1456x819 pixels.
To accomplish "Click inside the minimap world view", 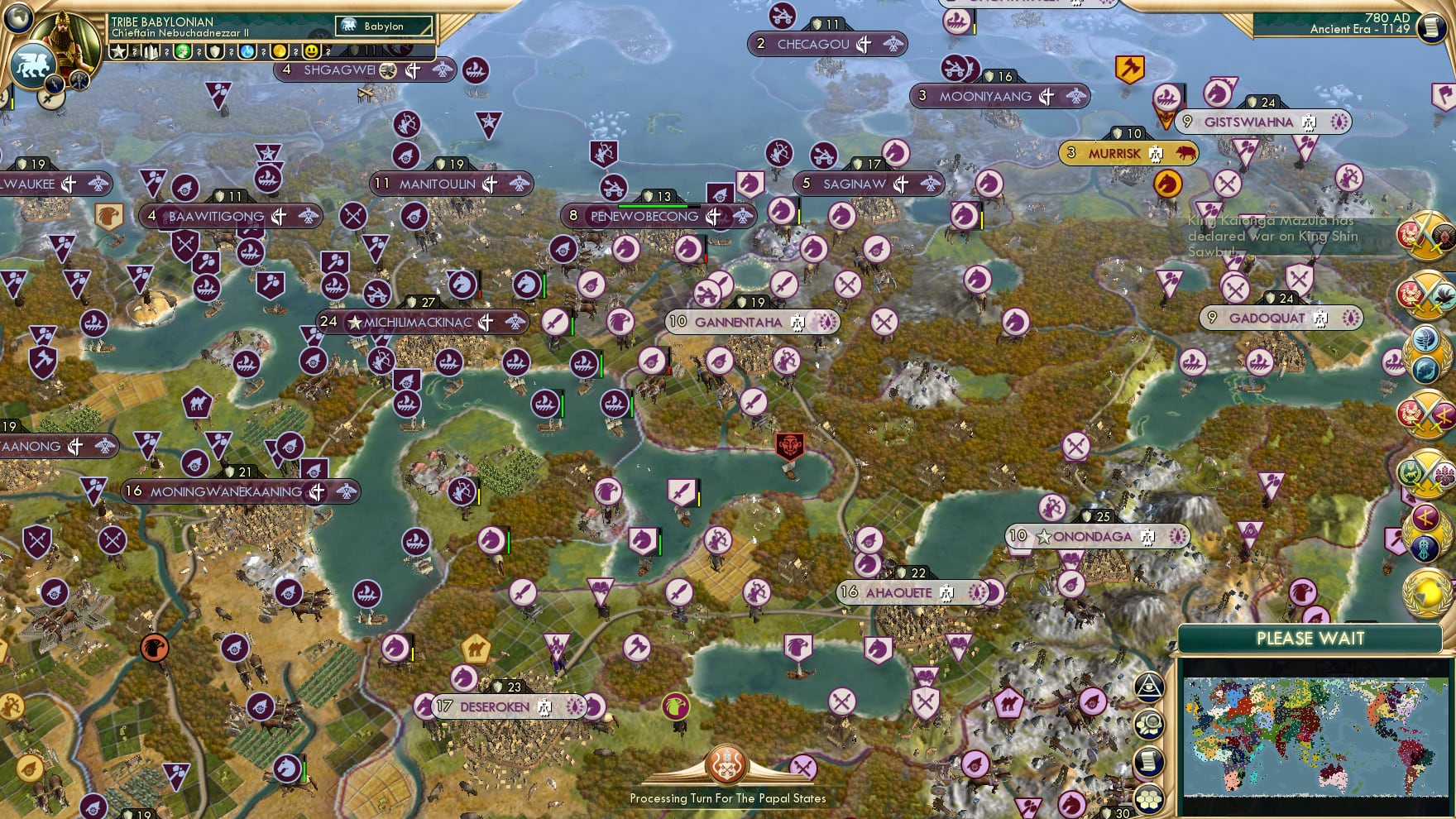I will (1315, 736).
